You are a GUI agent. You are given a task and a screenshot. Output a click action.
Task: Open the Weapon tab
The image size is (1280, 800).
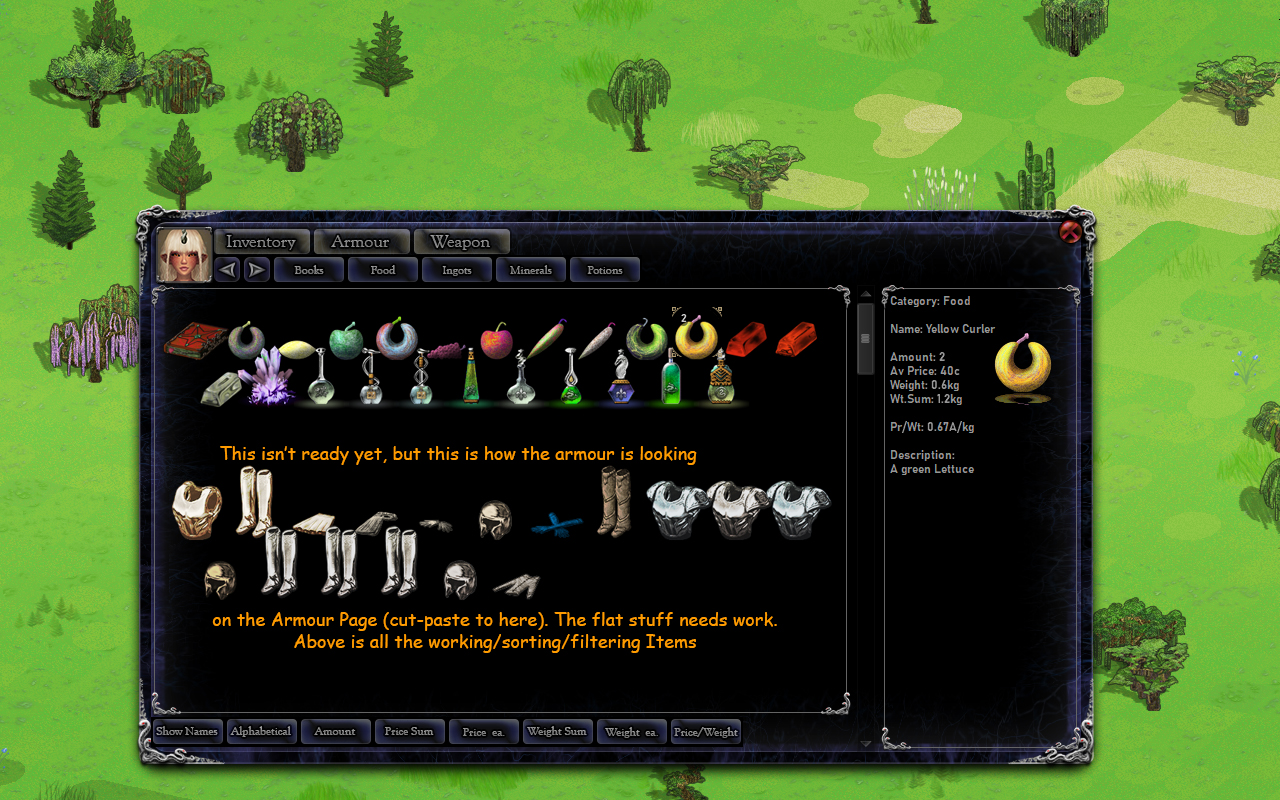click(x=461, y=241)
